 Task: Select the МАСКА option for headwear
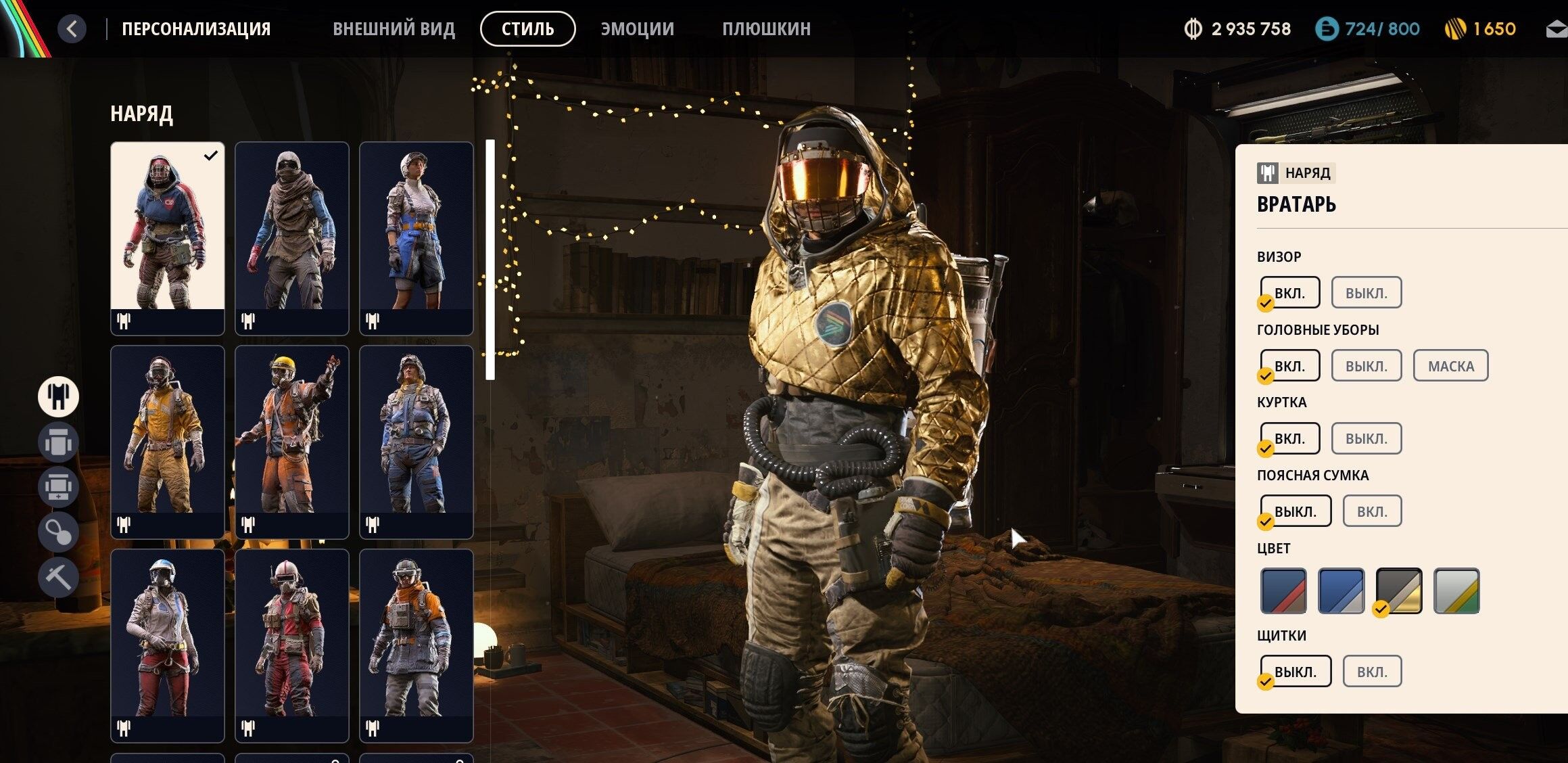point(1450,365)
